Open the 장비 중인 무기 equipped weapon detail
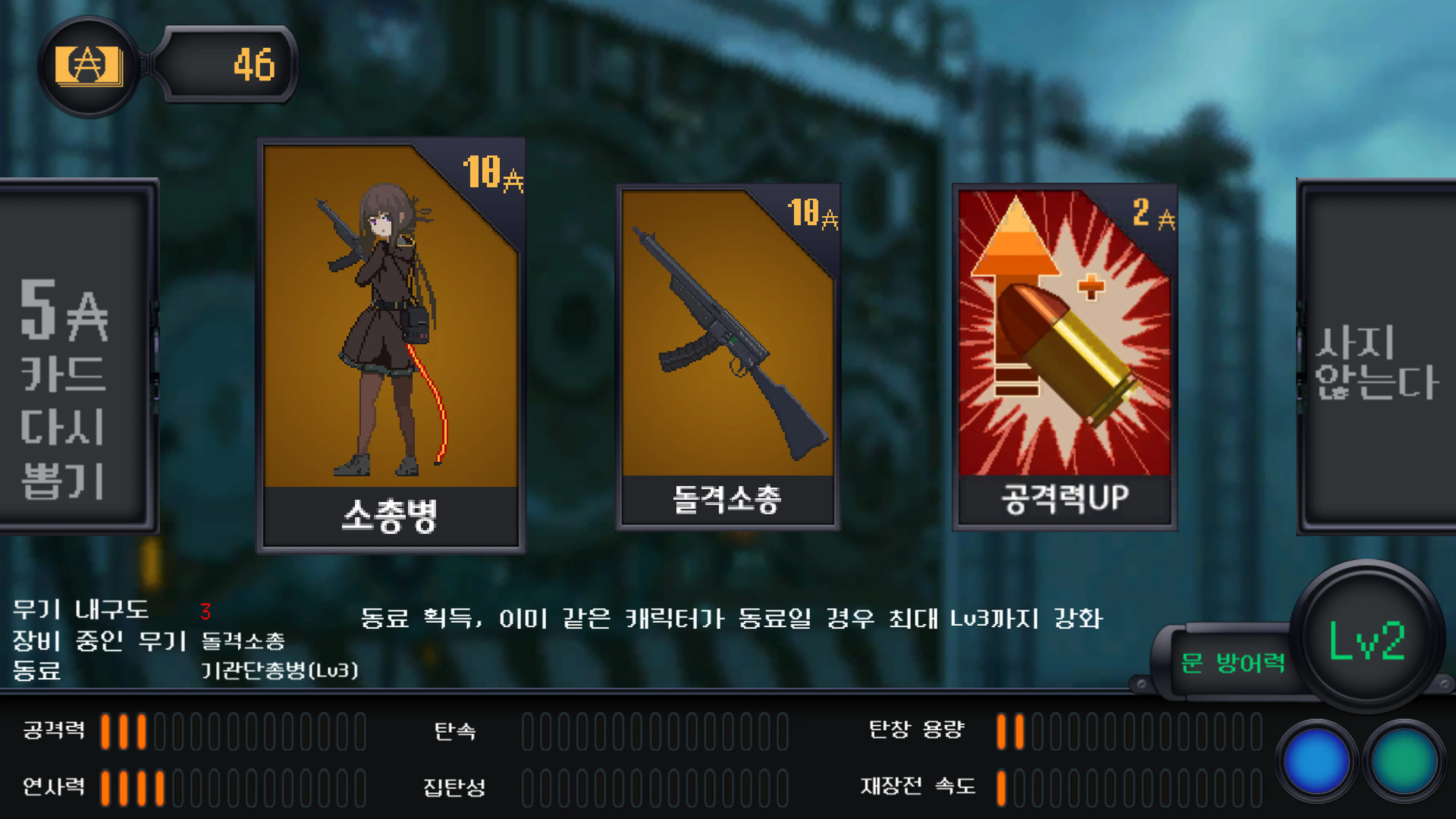Image resolution: width=1456 pixels, height=819 pixels. click(243, 642)
